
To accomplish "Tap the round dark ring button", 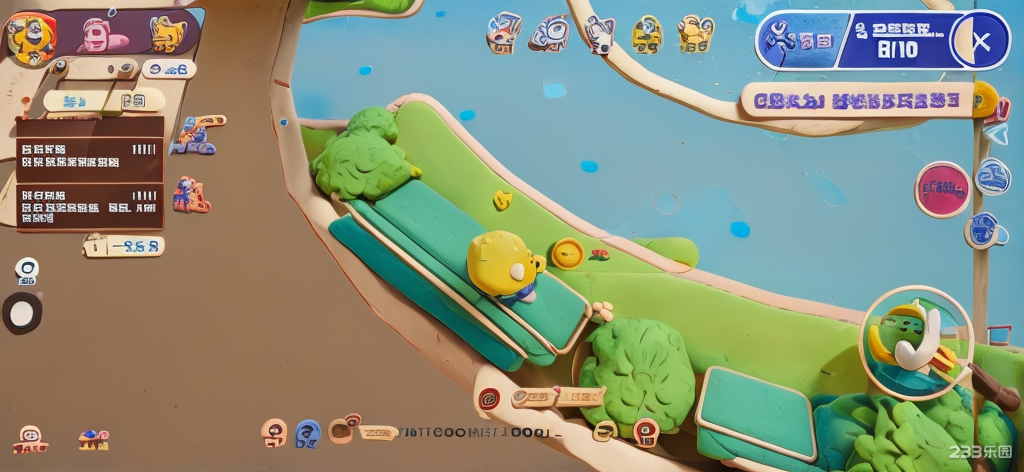I will click(22, 313).
